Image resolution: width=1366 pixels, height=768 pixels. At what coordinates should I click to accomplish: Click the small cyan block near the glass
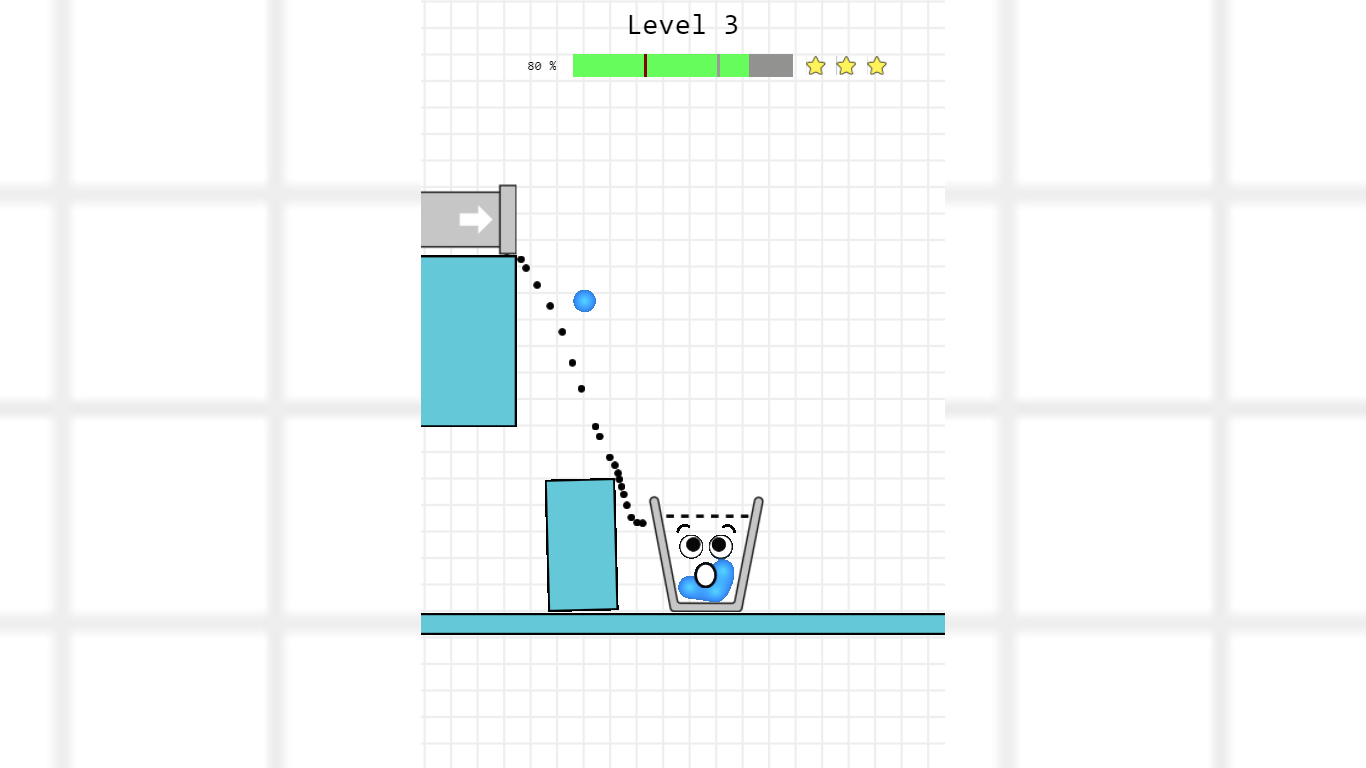(580, 545)
